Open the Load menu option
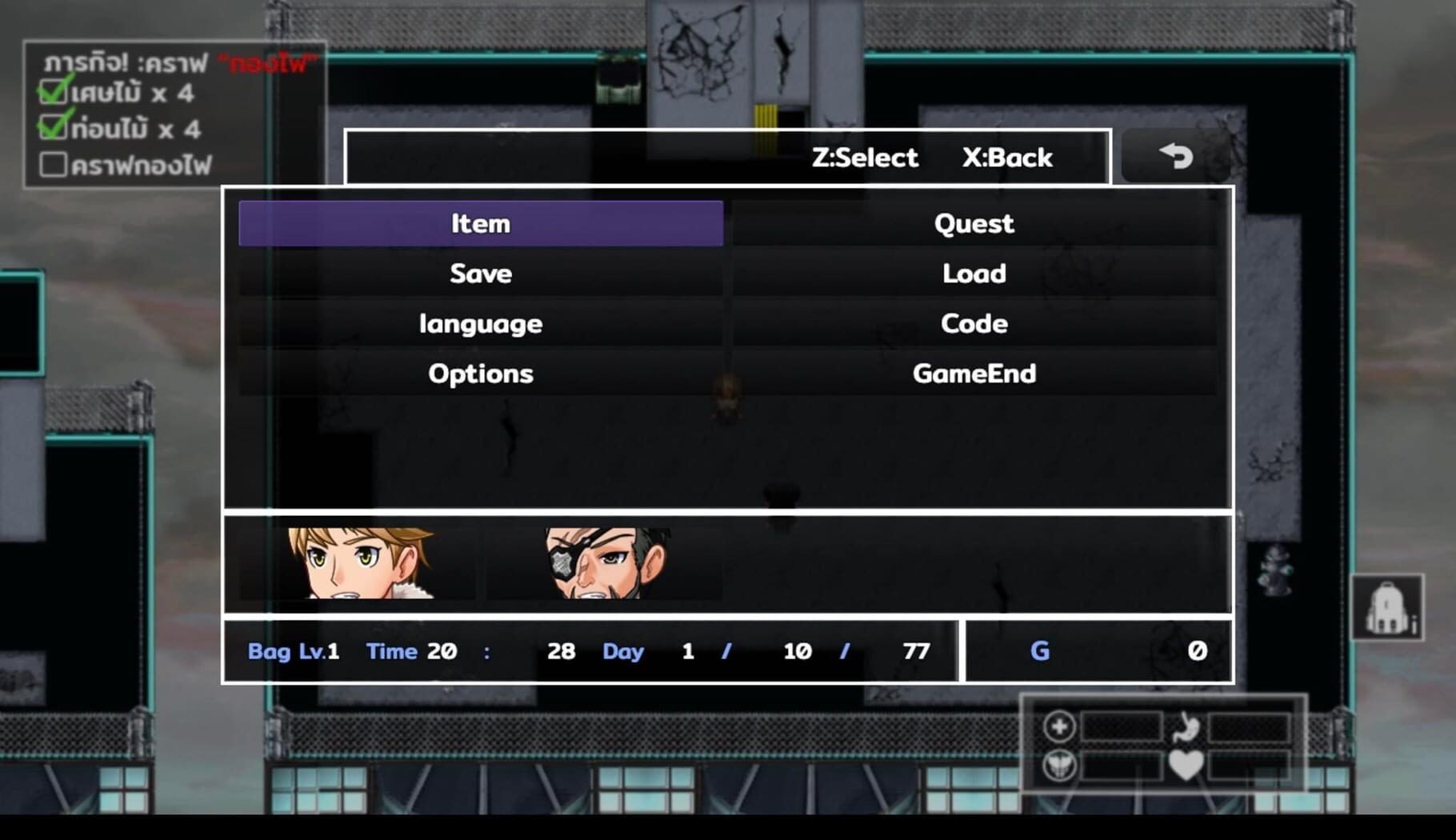1456x840 pixels. pyautogui.click(x=974, y=274)
